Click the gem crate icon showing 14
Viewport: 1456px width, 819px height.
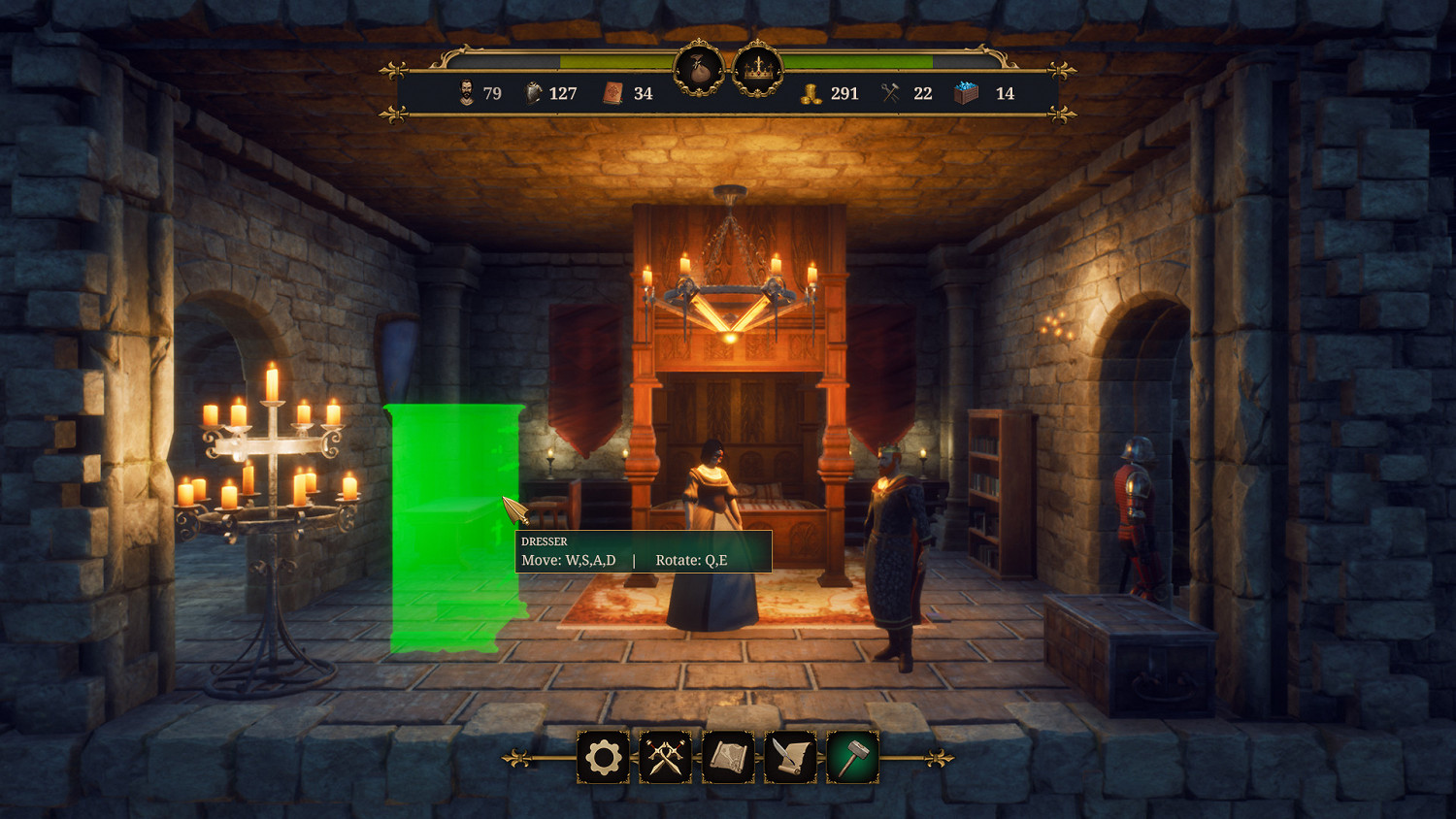coord(966,93)
